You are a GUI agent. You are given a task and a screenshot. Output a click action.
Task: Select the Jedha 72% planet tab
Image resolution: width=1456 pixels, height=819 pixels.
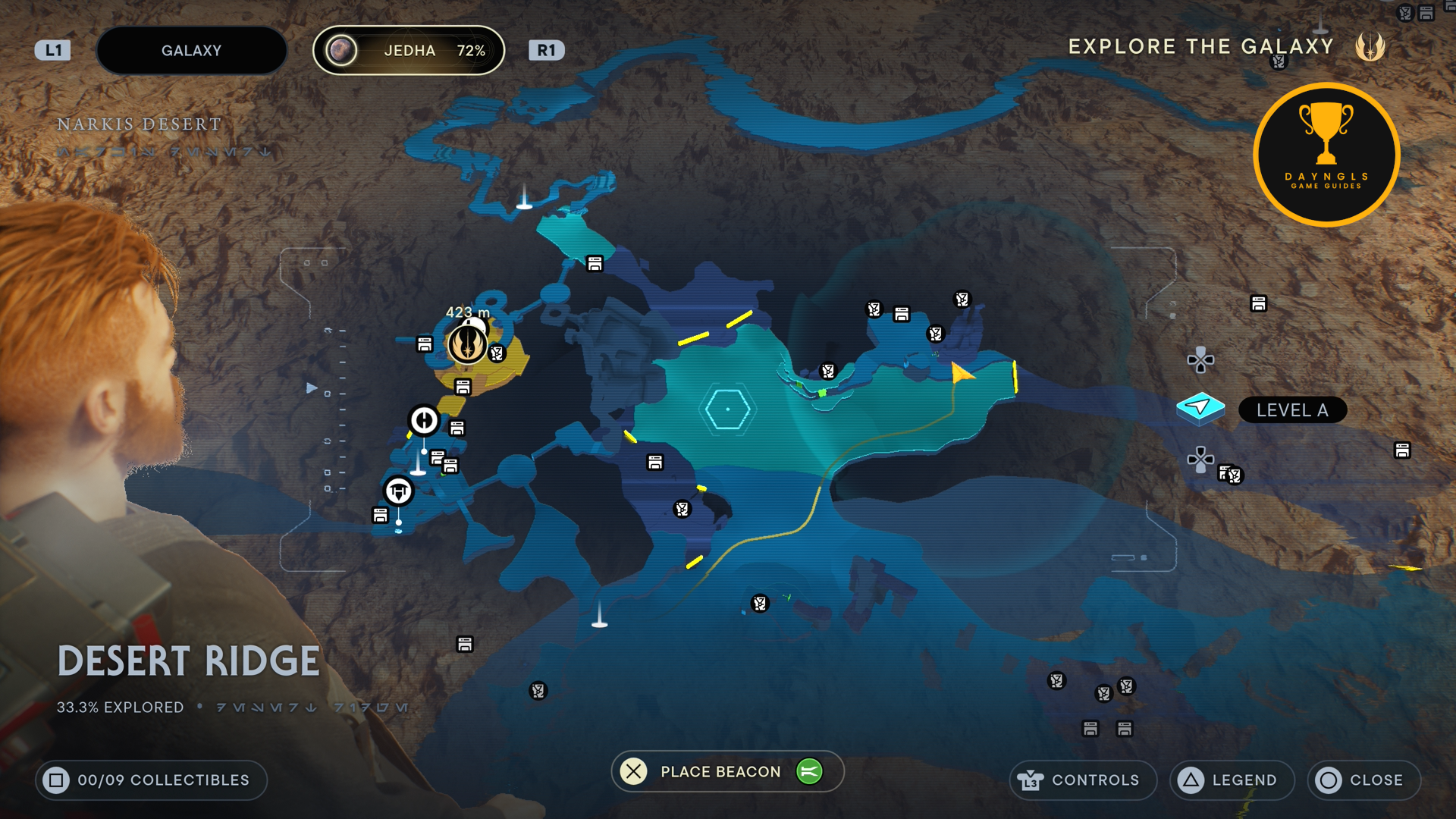[409, 51]
